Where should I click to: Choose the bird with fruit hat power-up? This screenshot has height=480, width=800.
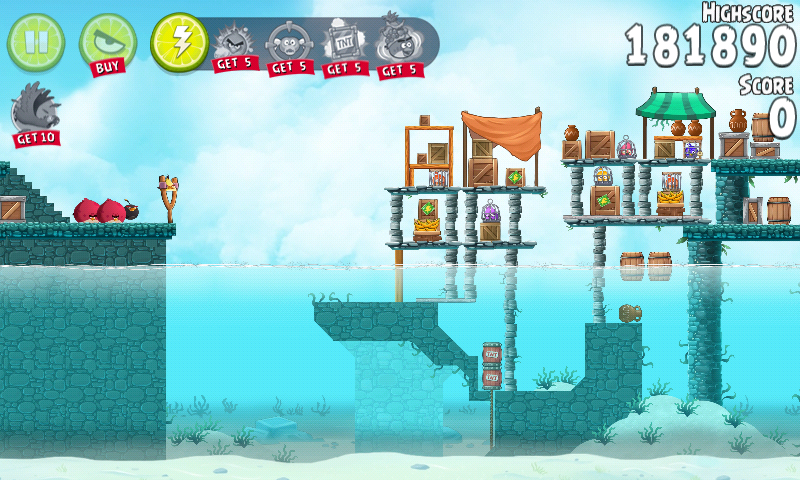click(398, 46)
